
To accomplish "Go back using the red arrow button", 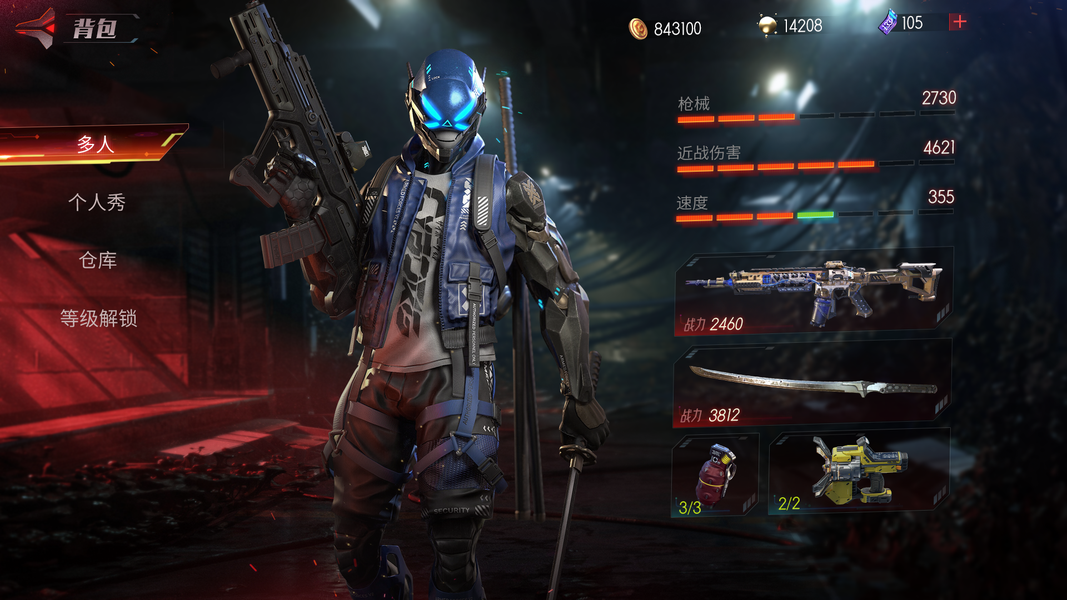I will (x=36, y=28).
